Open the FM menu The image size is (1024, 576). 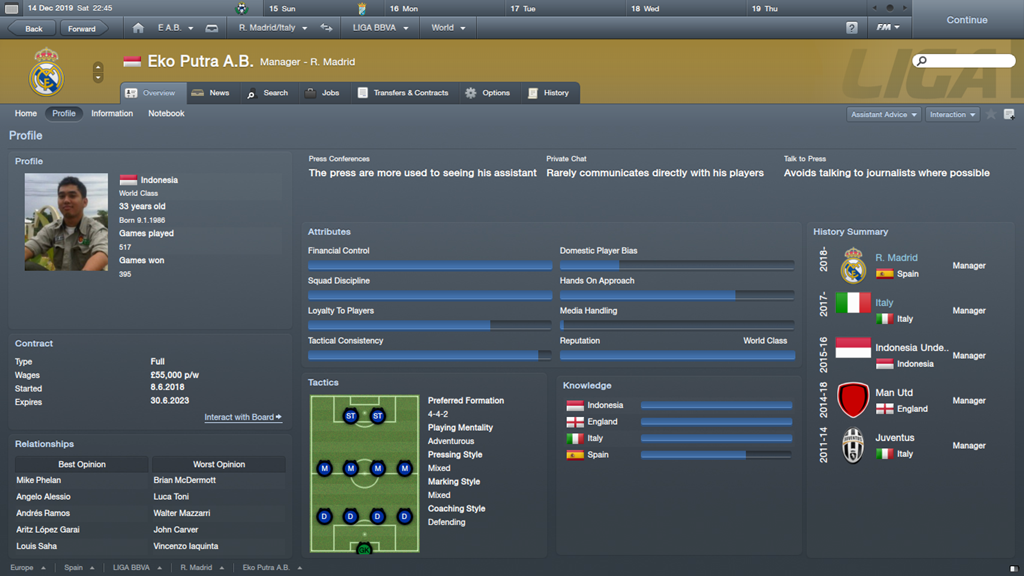coord(888,28)
